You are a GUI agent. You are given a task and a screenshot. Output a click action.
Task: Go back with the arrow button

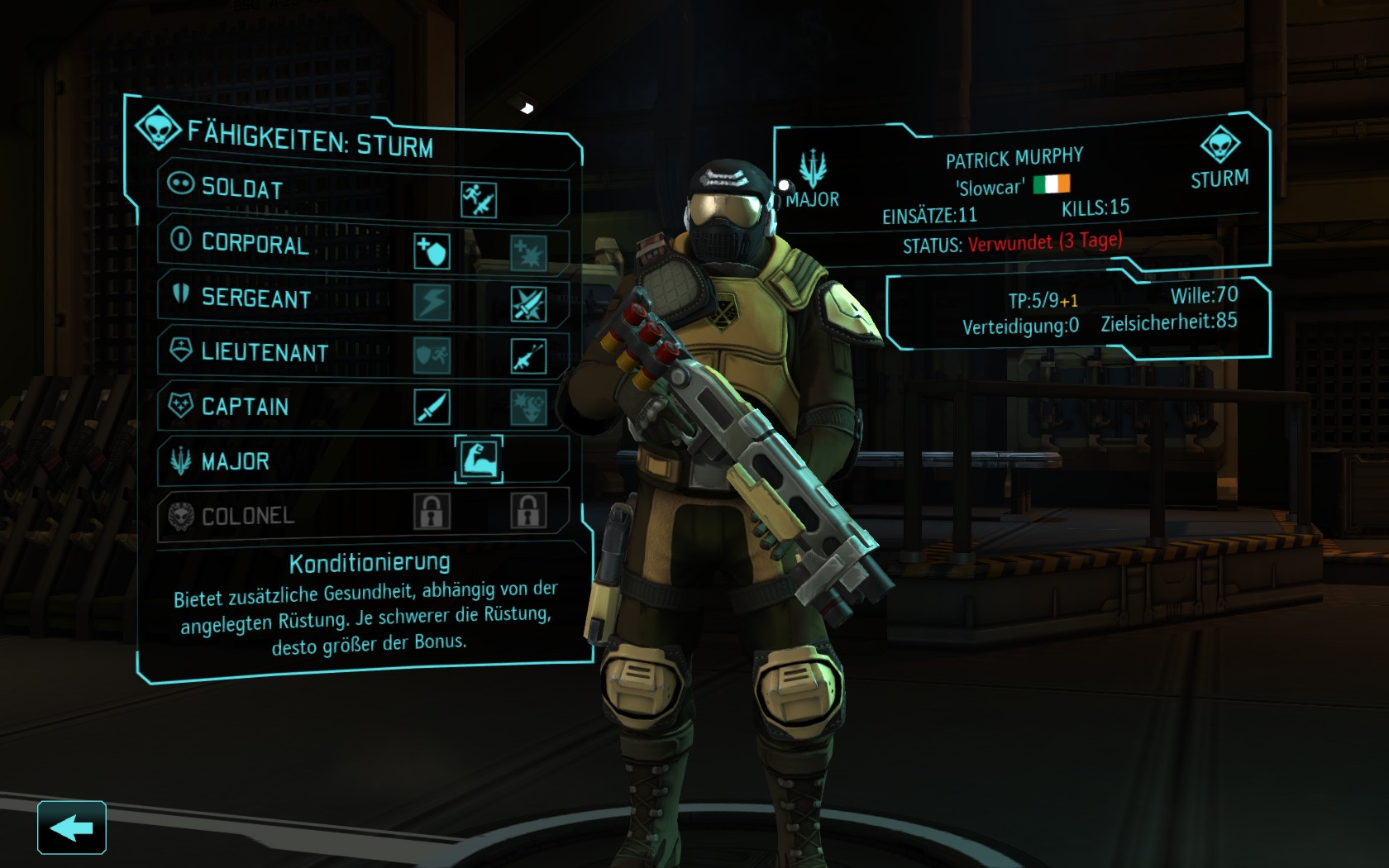pyautogui.click(x=72, y=827)
